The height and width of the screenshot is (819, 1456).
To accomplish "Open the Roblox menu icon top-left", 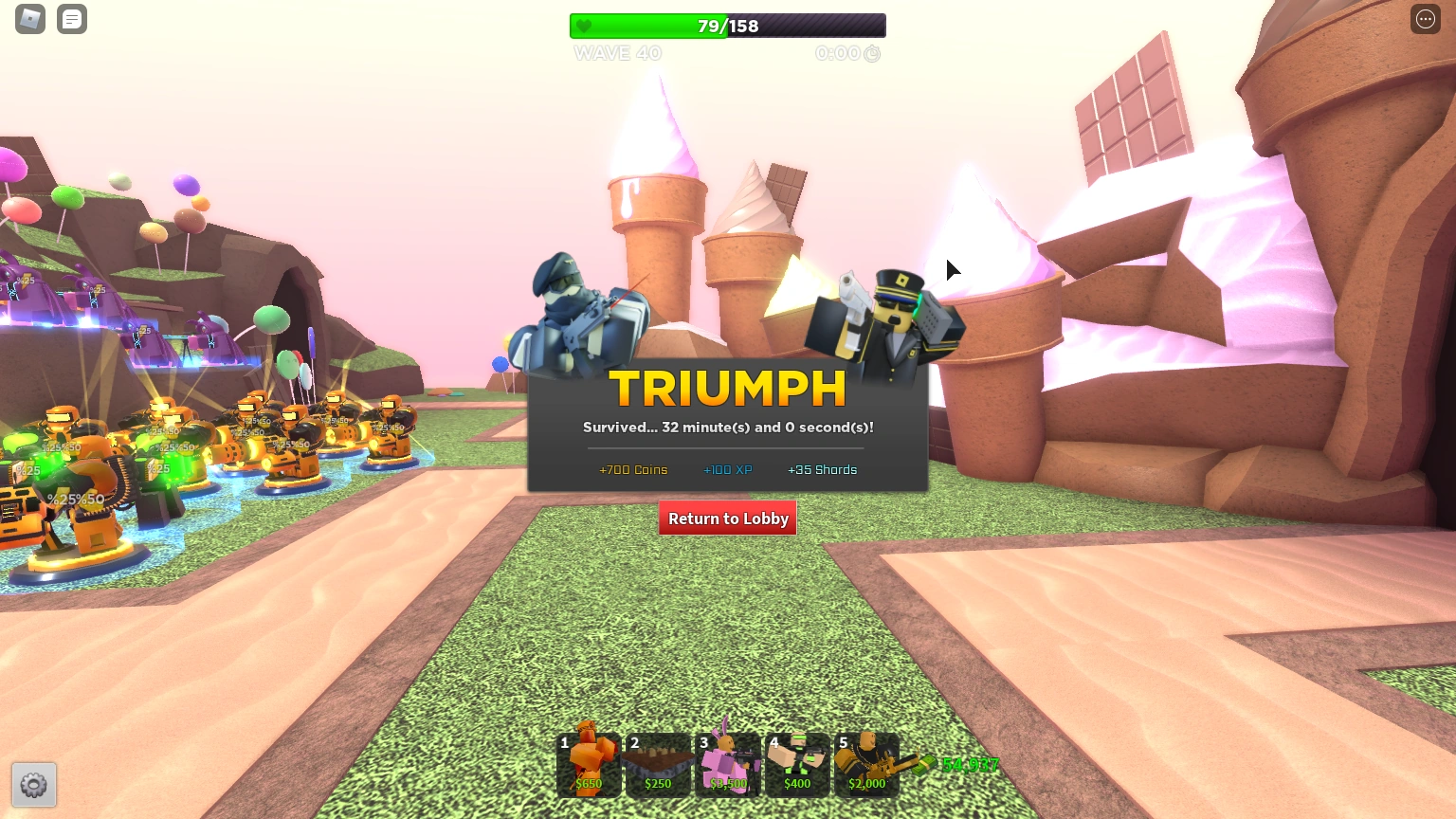I will click(29, 19).
